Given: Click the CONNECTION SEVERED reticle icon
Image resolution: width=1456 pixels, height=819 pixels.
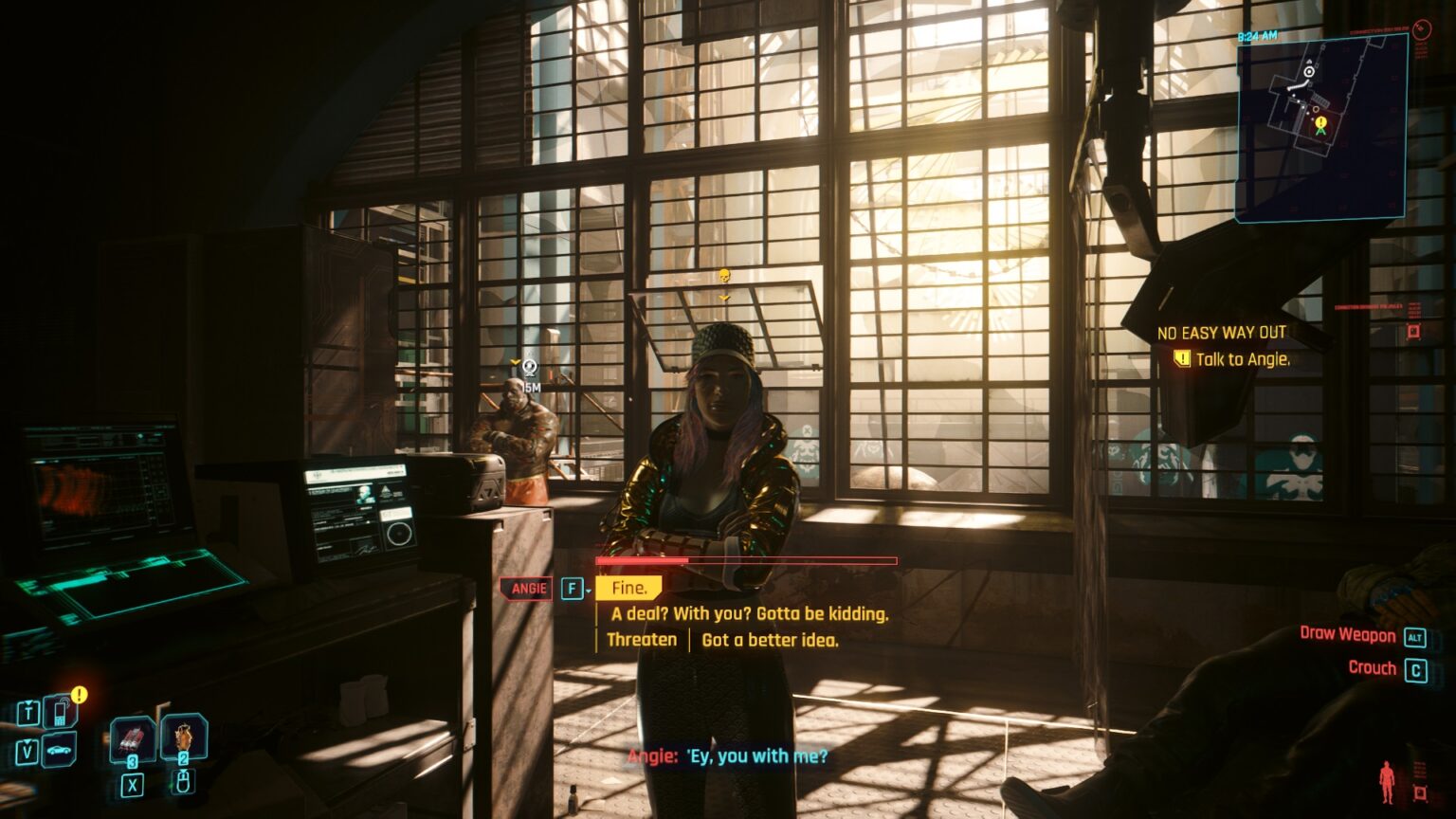Looking at the screenshot, I should (1422, 29).
